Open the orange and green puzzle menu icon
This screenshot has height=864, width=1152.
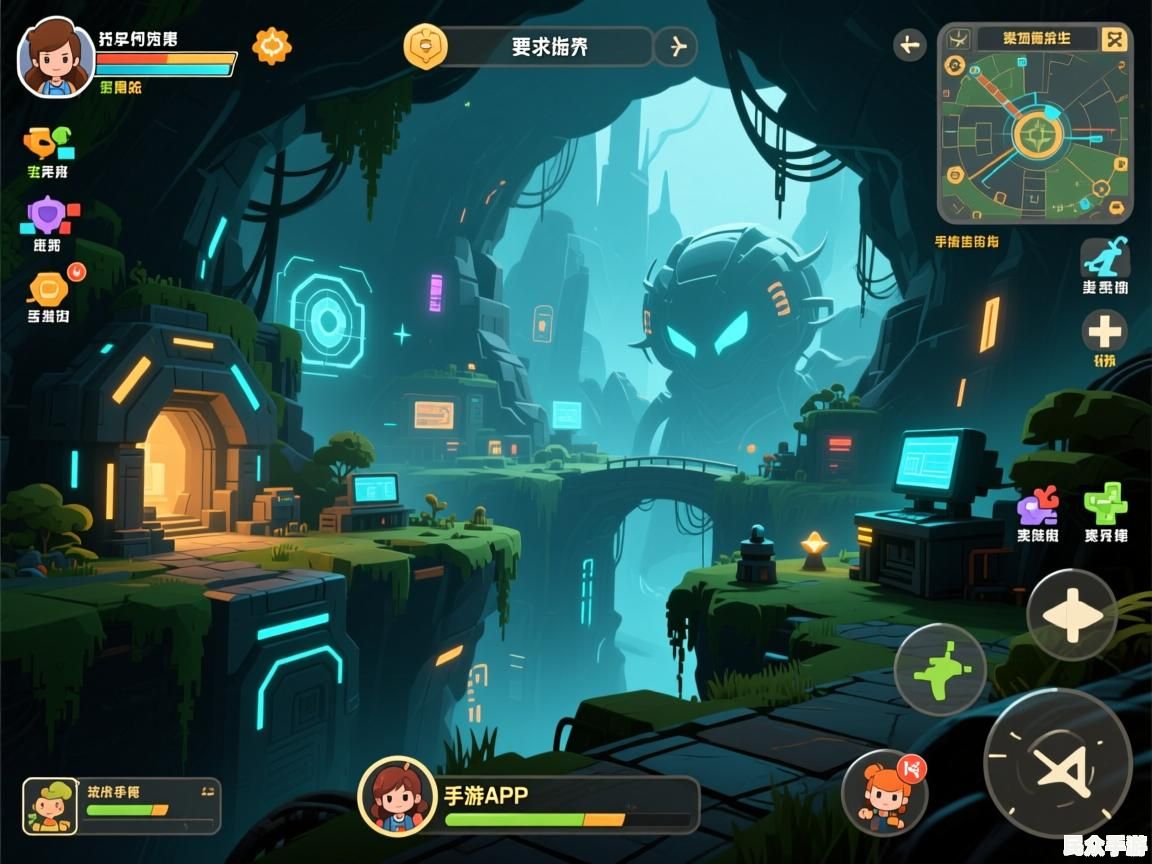(48, 143)
